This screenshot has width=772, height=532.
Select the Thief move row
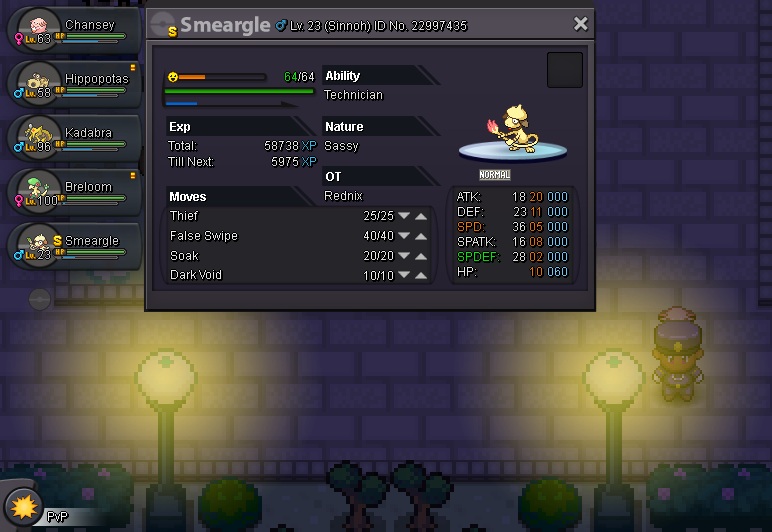click(260, 216)
